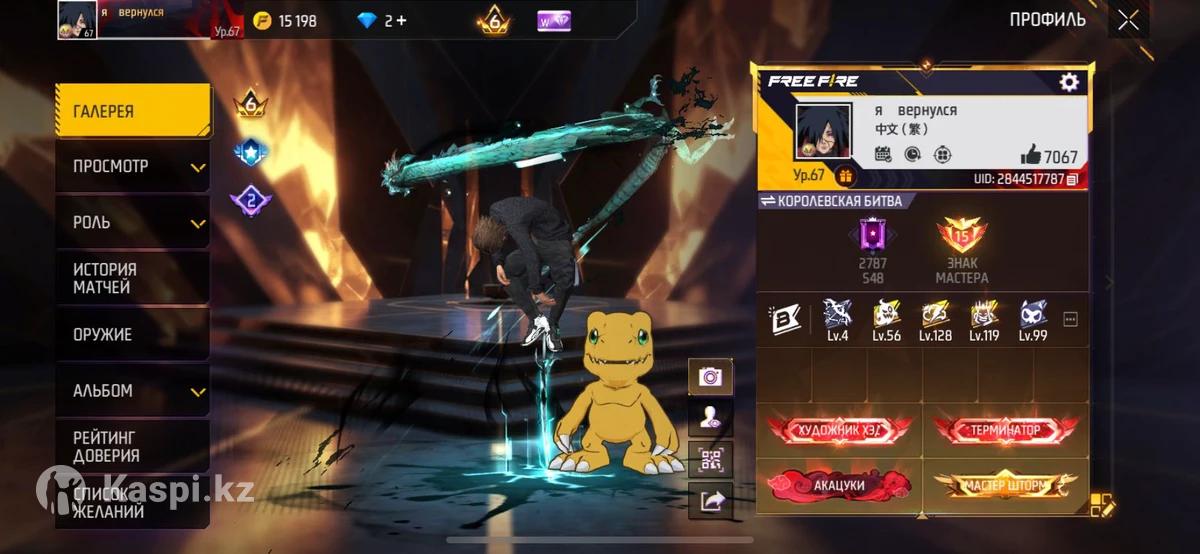This screenshot has width=1200, height=554.
Task: Open the more pets ellipsis button
Action: (x=1070, y=320)
